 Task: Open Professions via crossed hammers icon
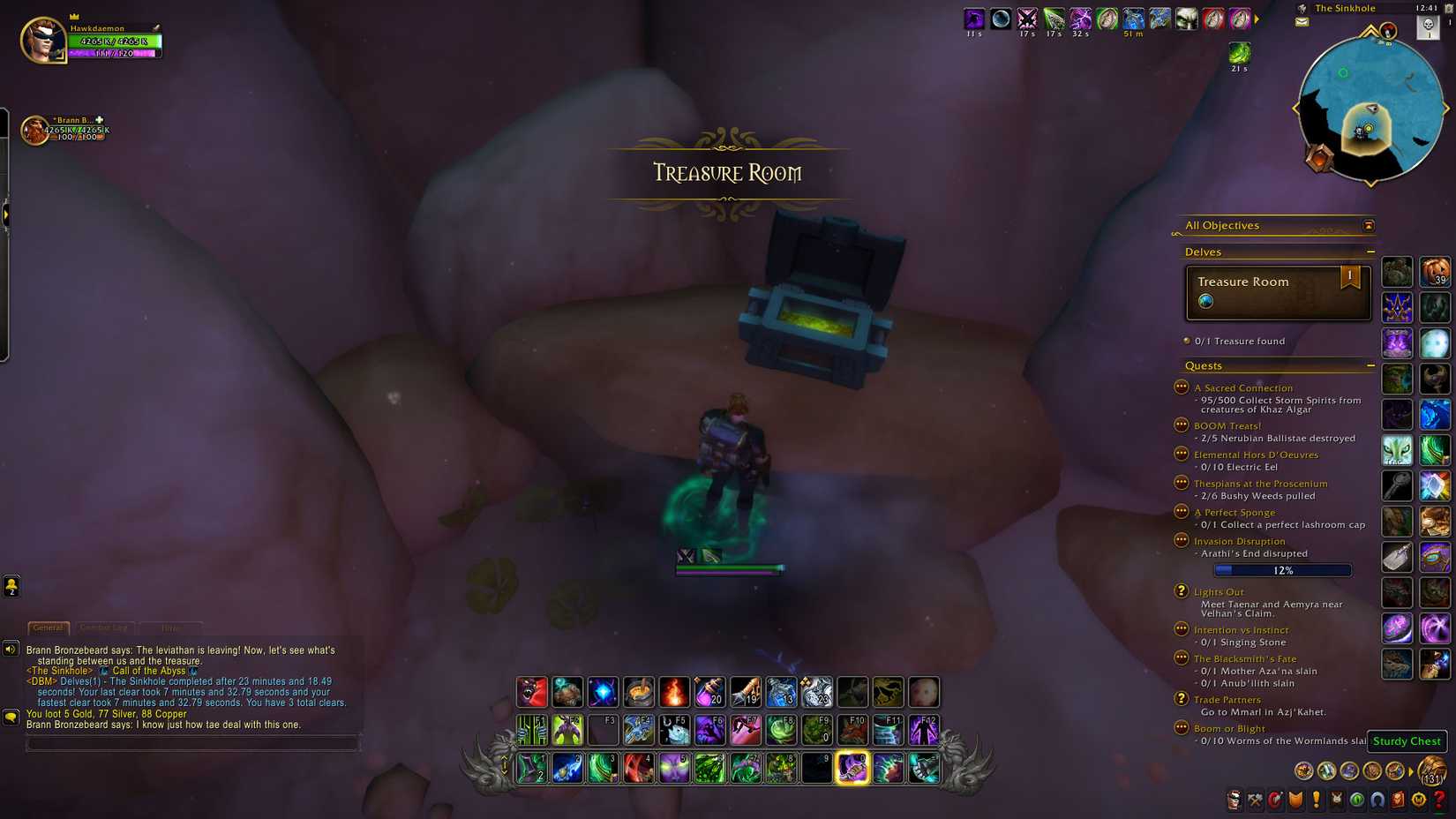1255,800
